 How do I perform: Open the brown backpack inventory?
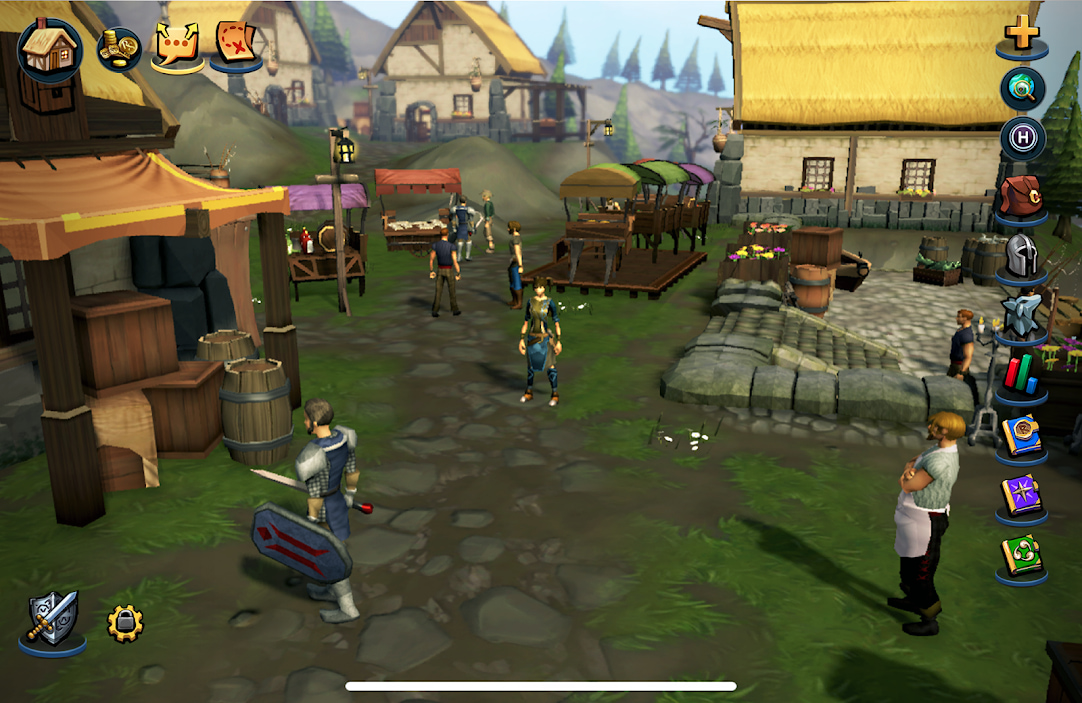(x=1021, y=196)
